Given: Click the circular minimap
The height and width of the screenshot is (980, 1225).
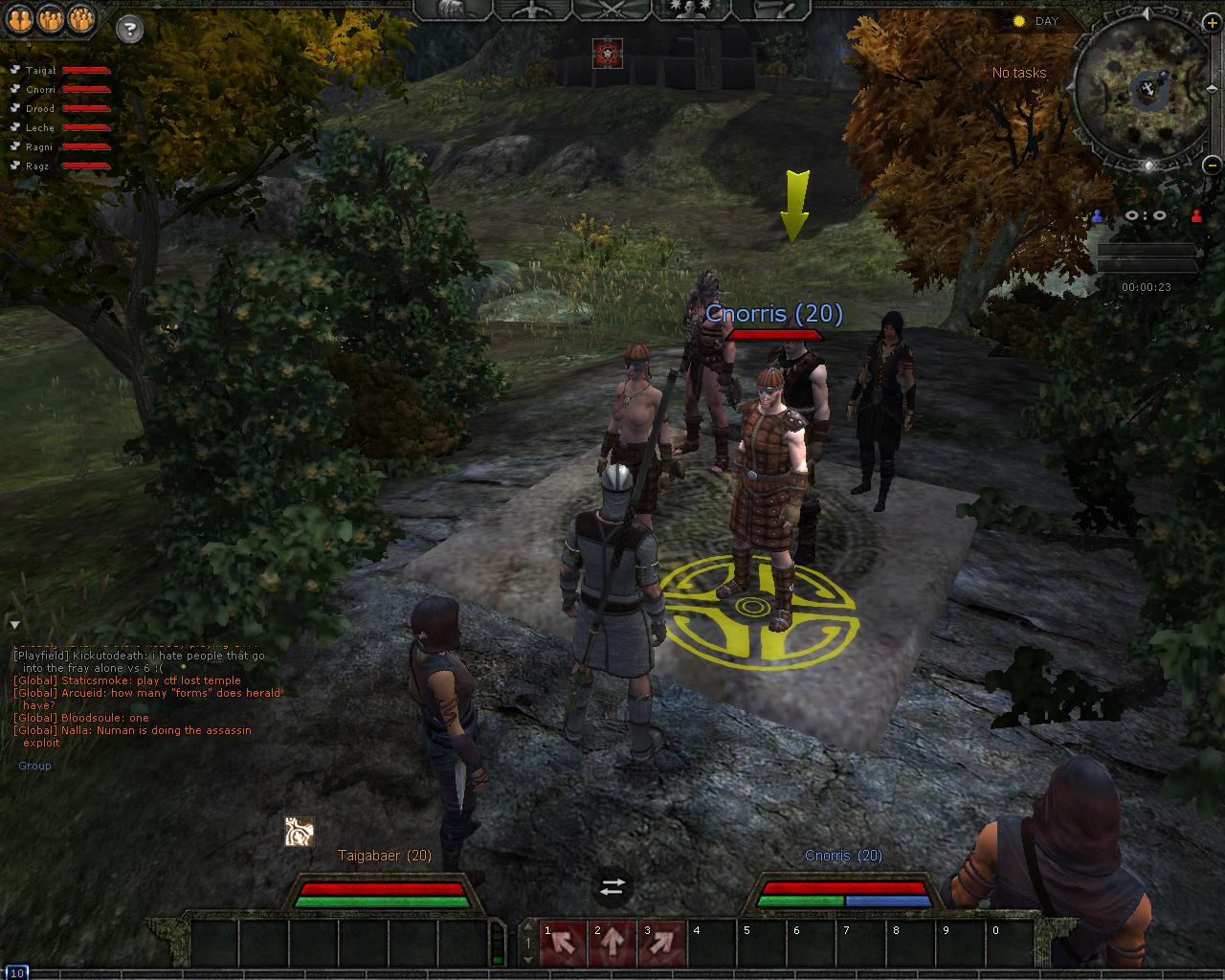Looking at the screenshot, I should tap(1144, 89).
